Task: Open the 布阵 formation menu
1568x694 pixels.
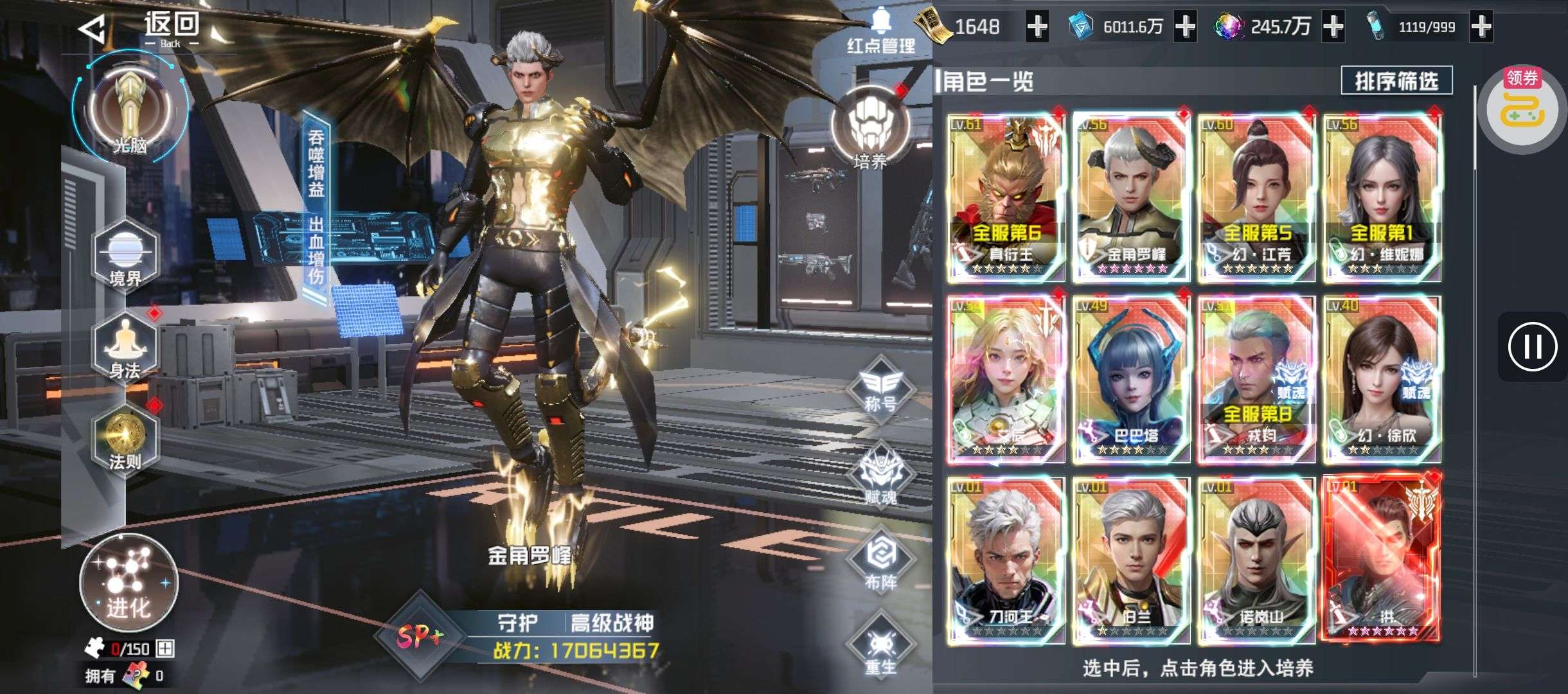Action: [x=880, y=562]
